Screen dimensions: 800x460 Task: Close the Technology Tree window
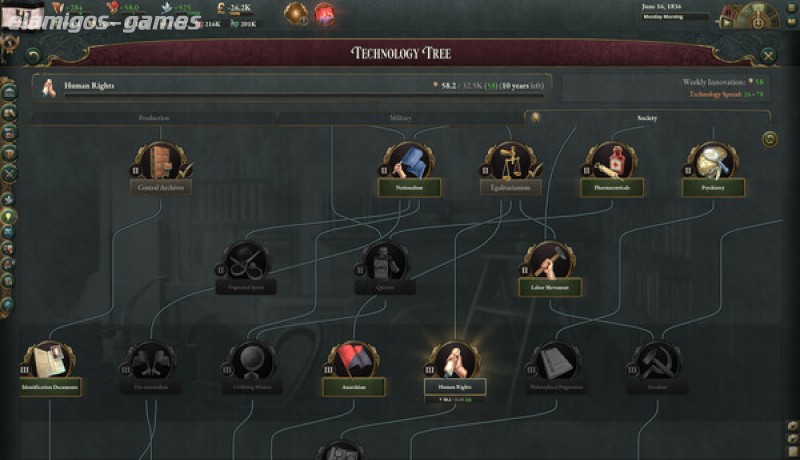768,56
